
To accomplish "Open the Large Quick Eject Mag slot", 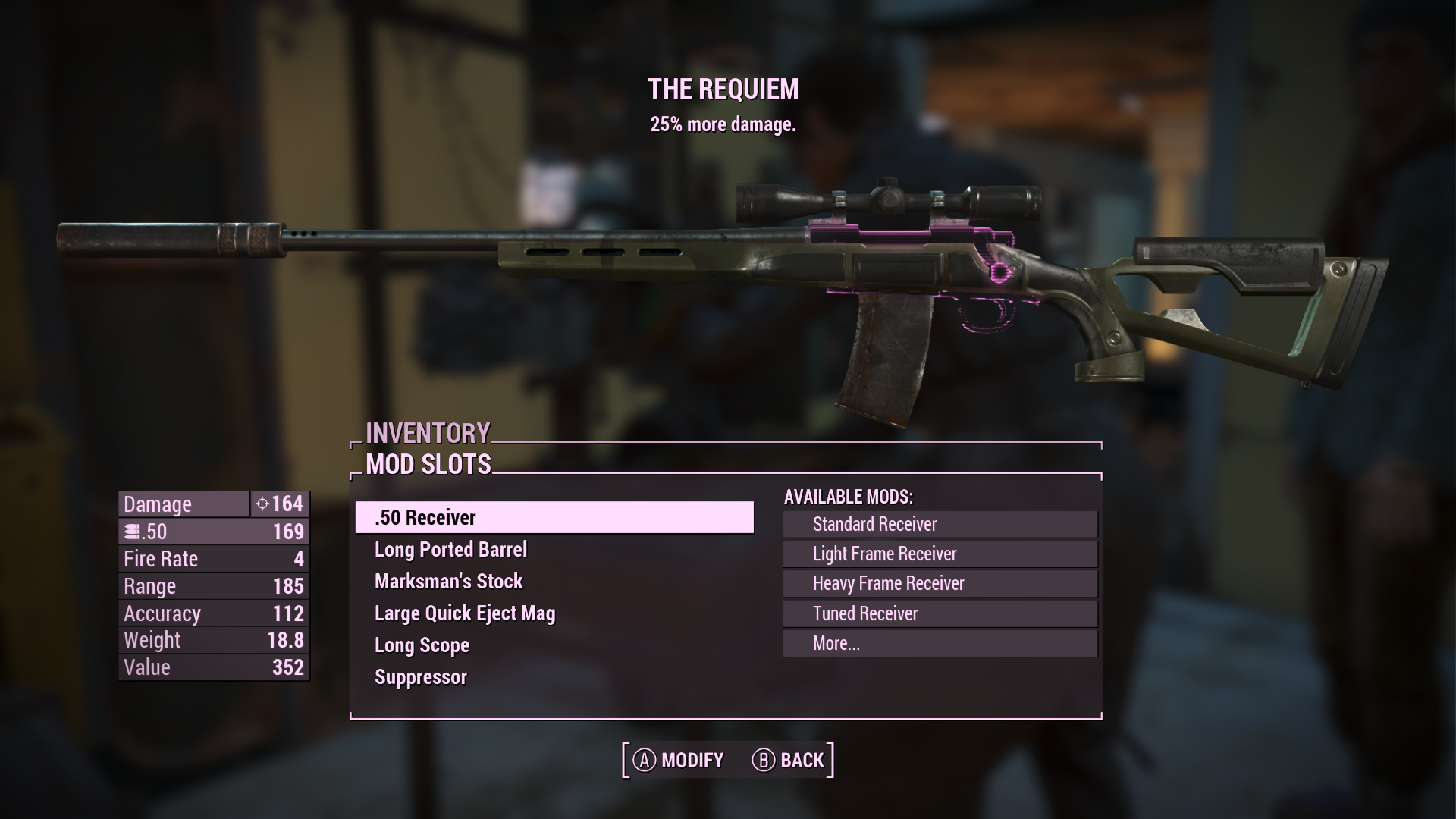I will click(464, 613).
